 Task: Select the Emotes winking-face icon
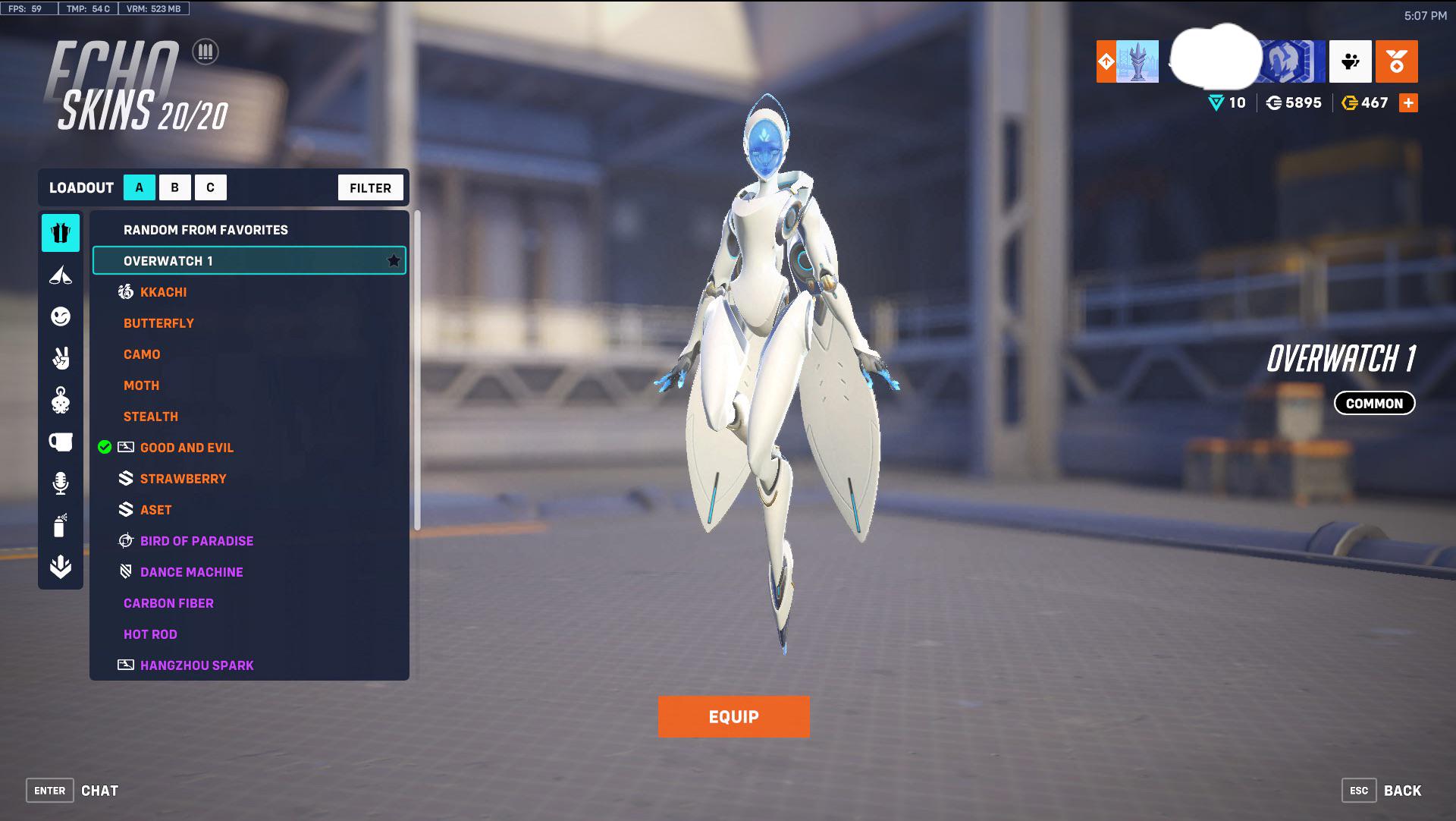[x=61, y=316]
